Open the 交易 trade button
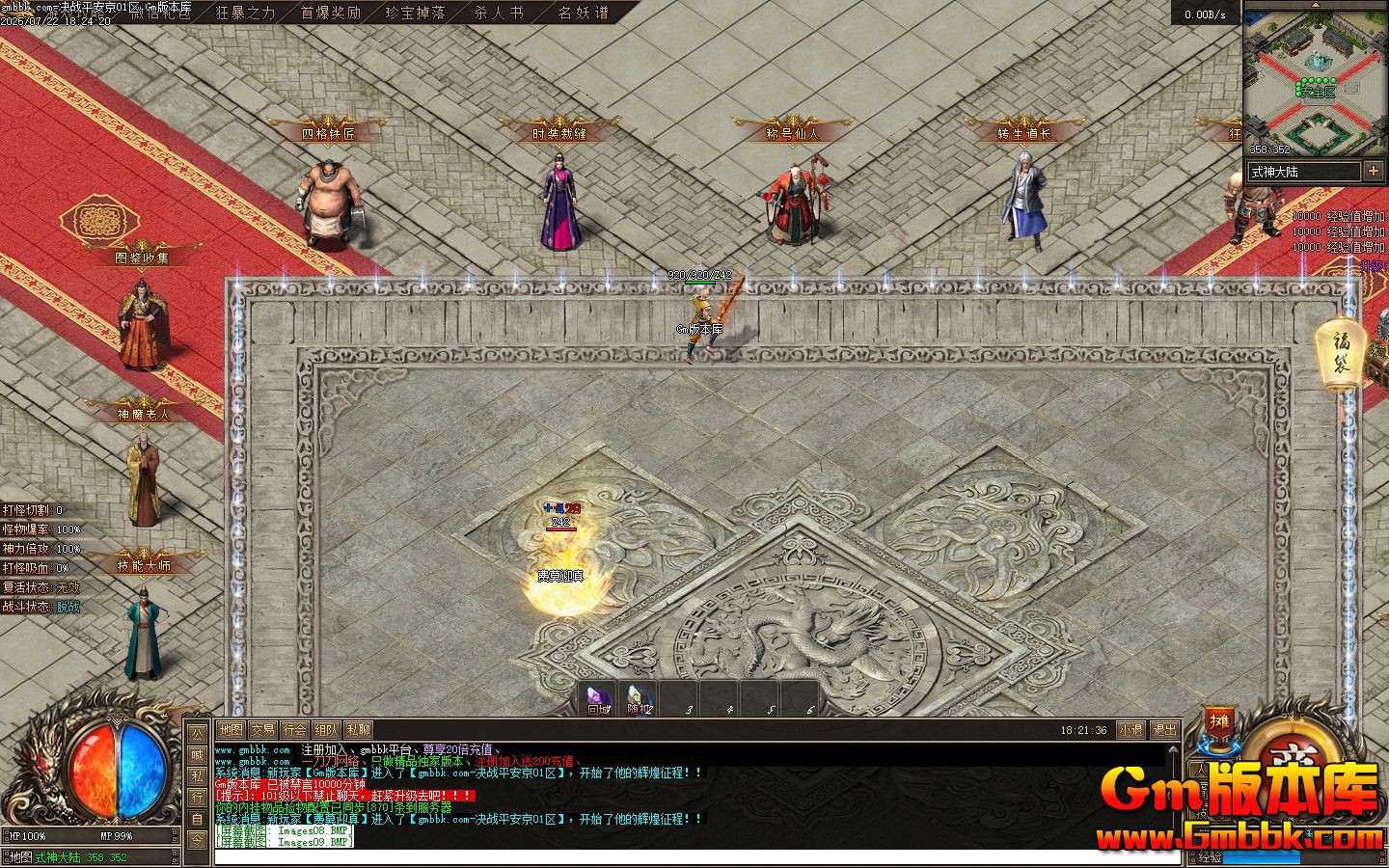Image resolution: width=1389 pixels, height=868 pixels. point(262,730)
